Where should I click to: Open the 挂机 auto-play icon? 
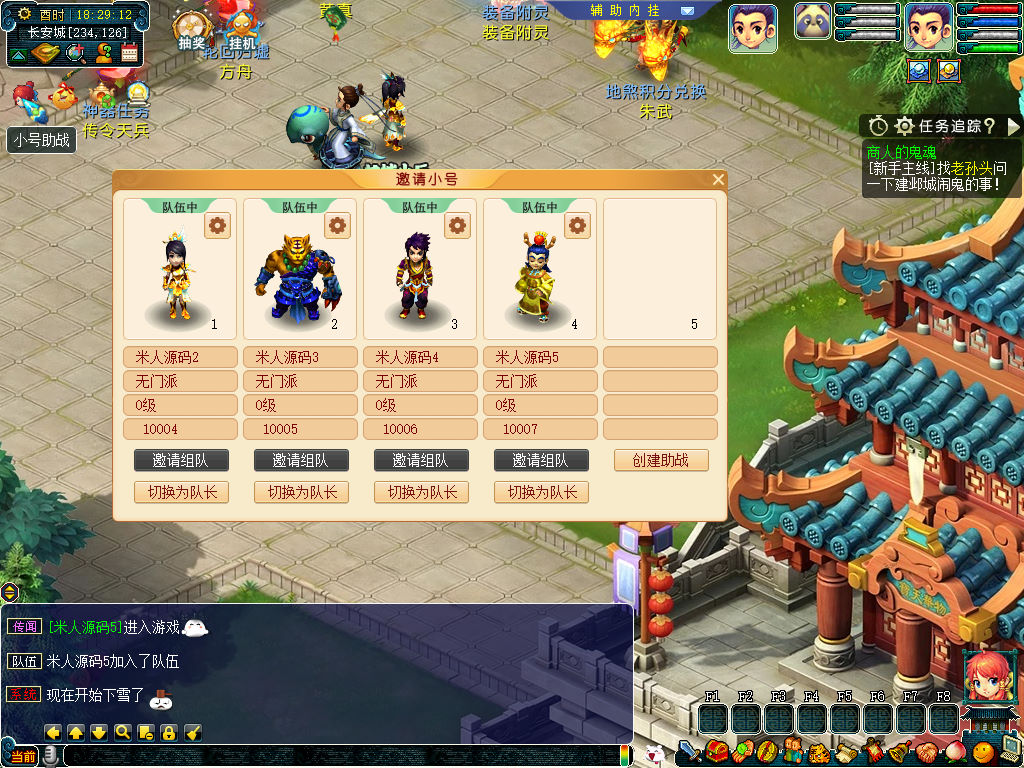[x=242, y=32]
